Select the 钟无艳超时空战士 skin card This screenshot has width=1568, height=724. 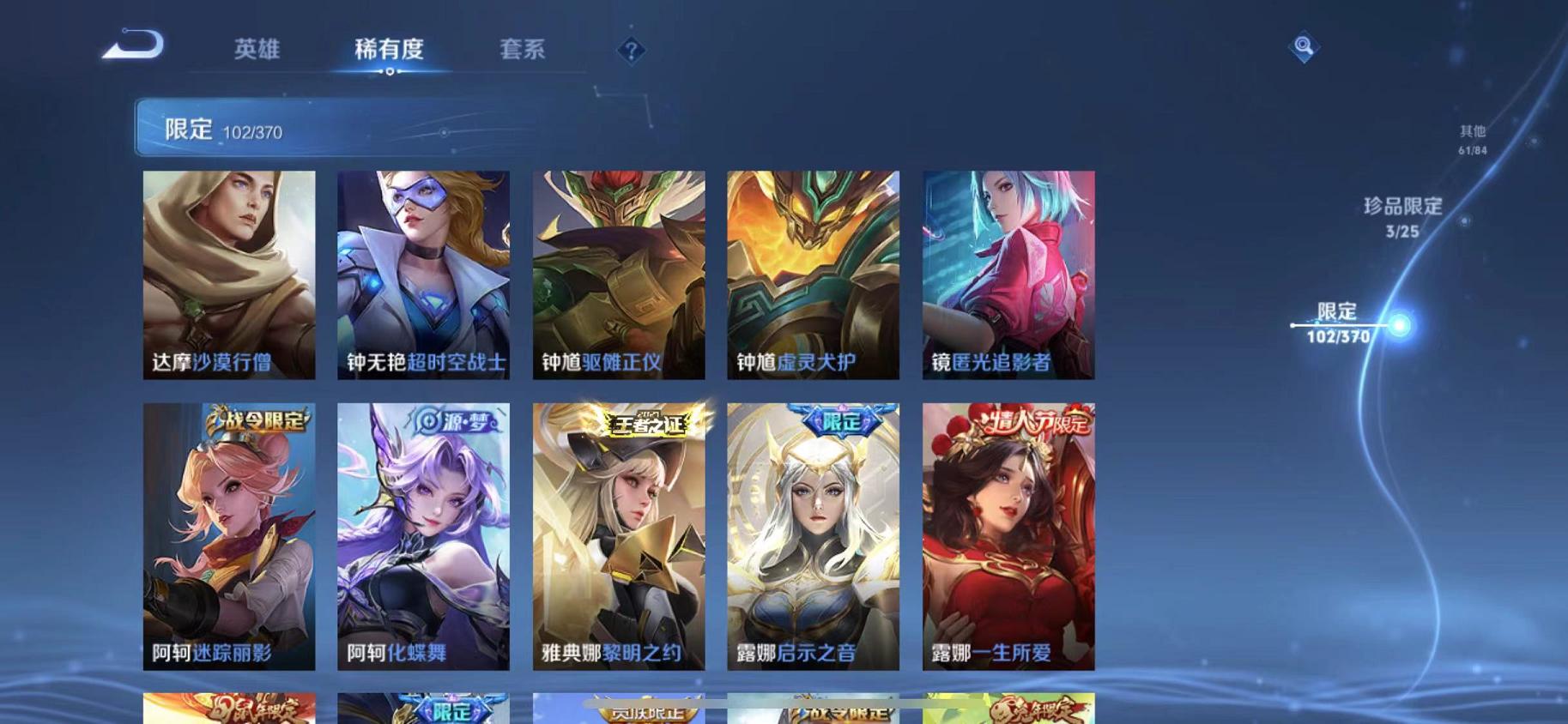pyautogui.click(x=425, y=275)
